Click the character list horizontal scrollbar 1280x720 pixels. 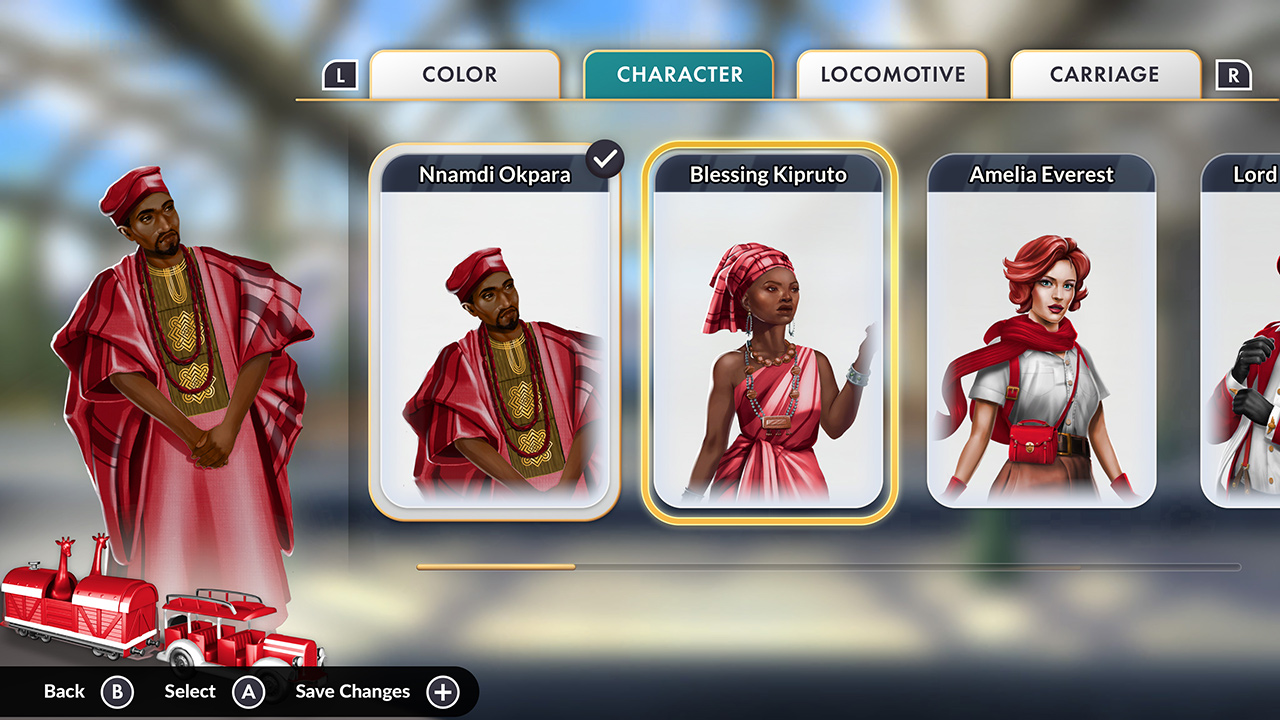(828, 567)
